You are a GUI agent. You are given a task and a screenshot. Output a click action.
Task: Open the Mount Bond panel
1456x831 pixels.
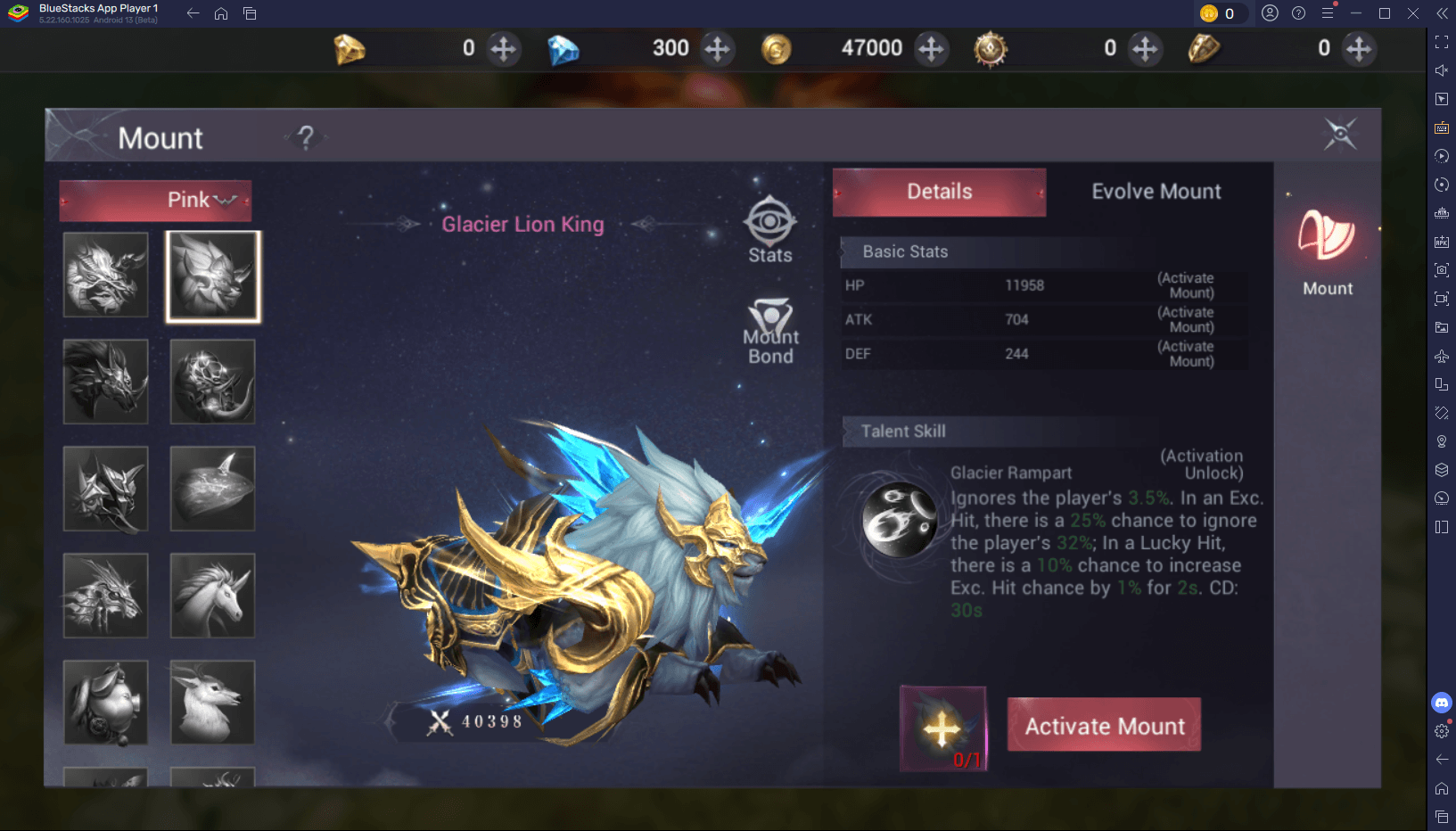[770, 332]
